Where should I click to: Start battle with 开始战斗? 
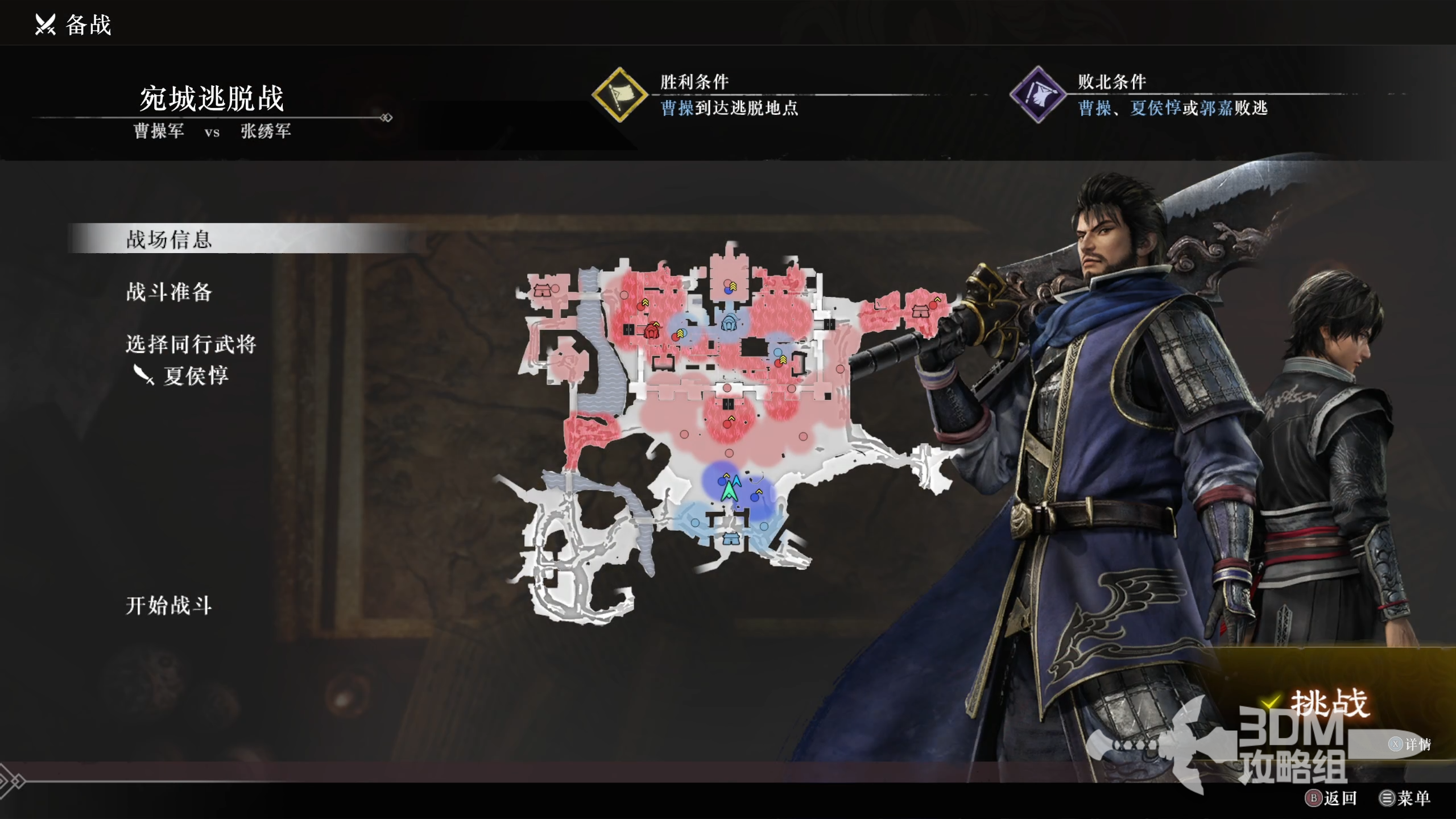tap(169, 605)
